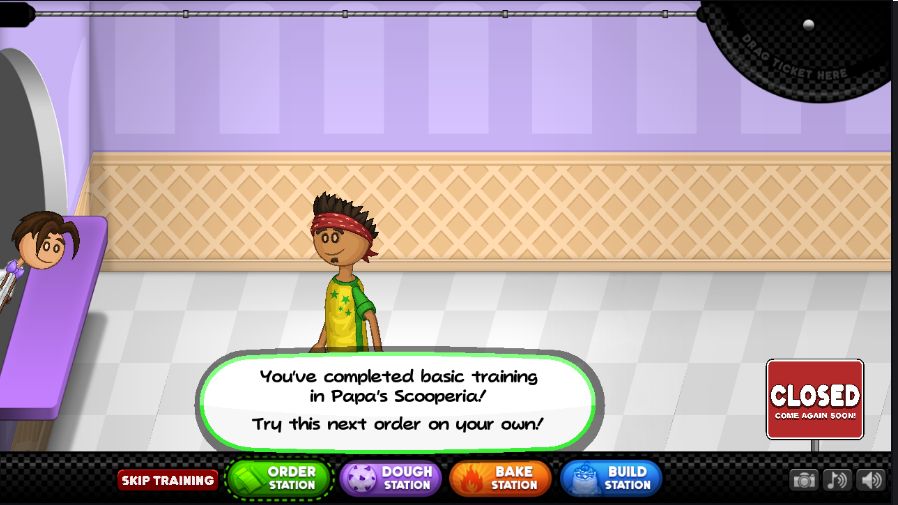The width and height of the screenshot is (898, 505).
Task: Go to the Dough Station
Action: (389, 479)
